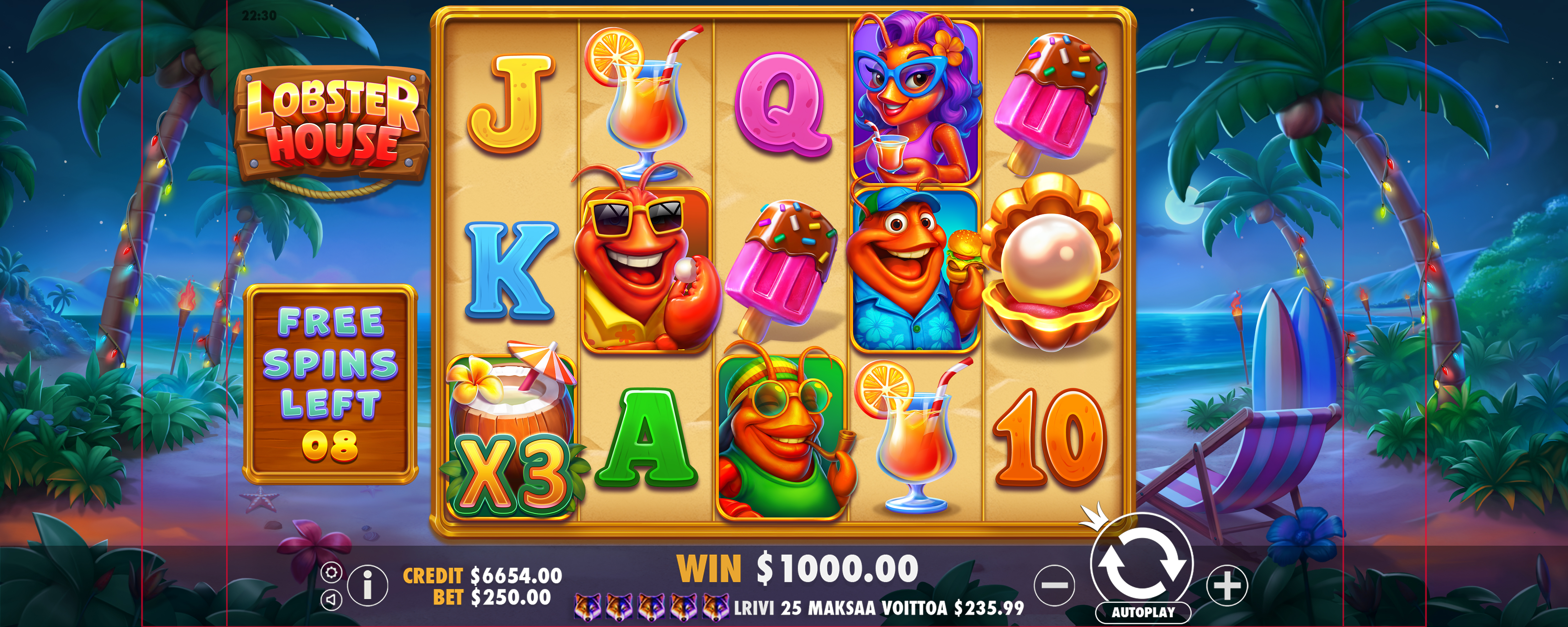The image size is (1568, 627).
Task: Open the Autoplay options
Action: coord(1142,612)
